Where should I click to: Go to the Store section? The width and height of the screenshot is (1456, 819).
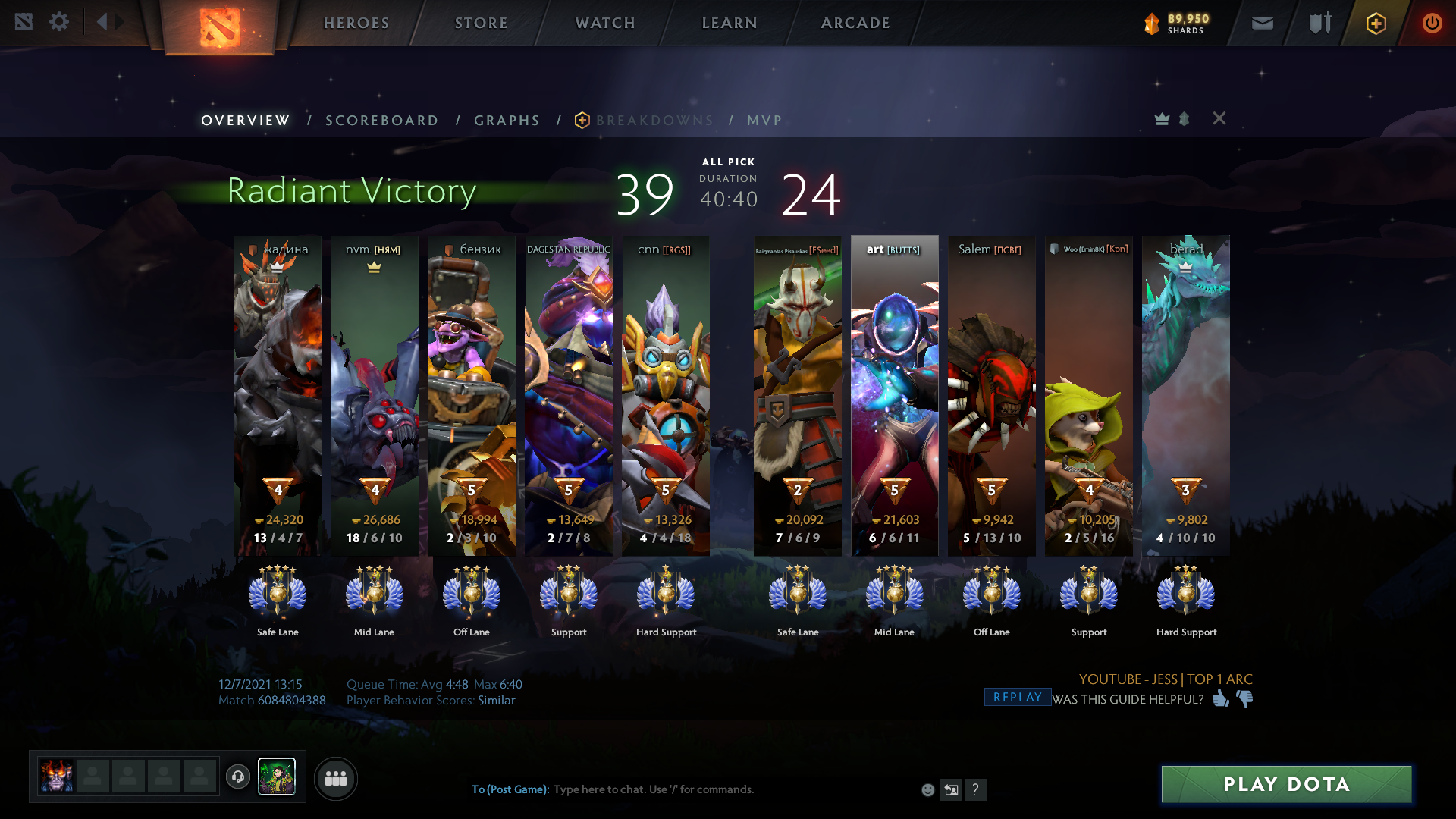[x=482, y=23]
